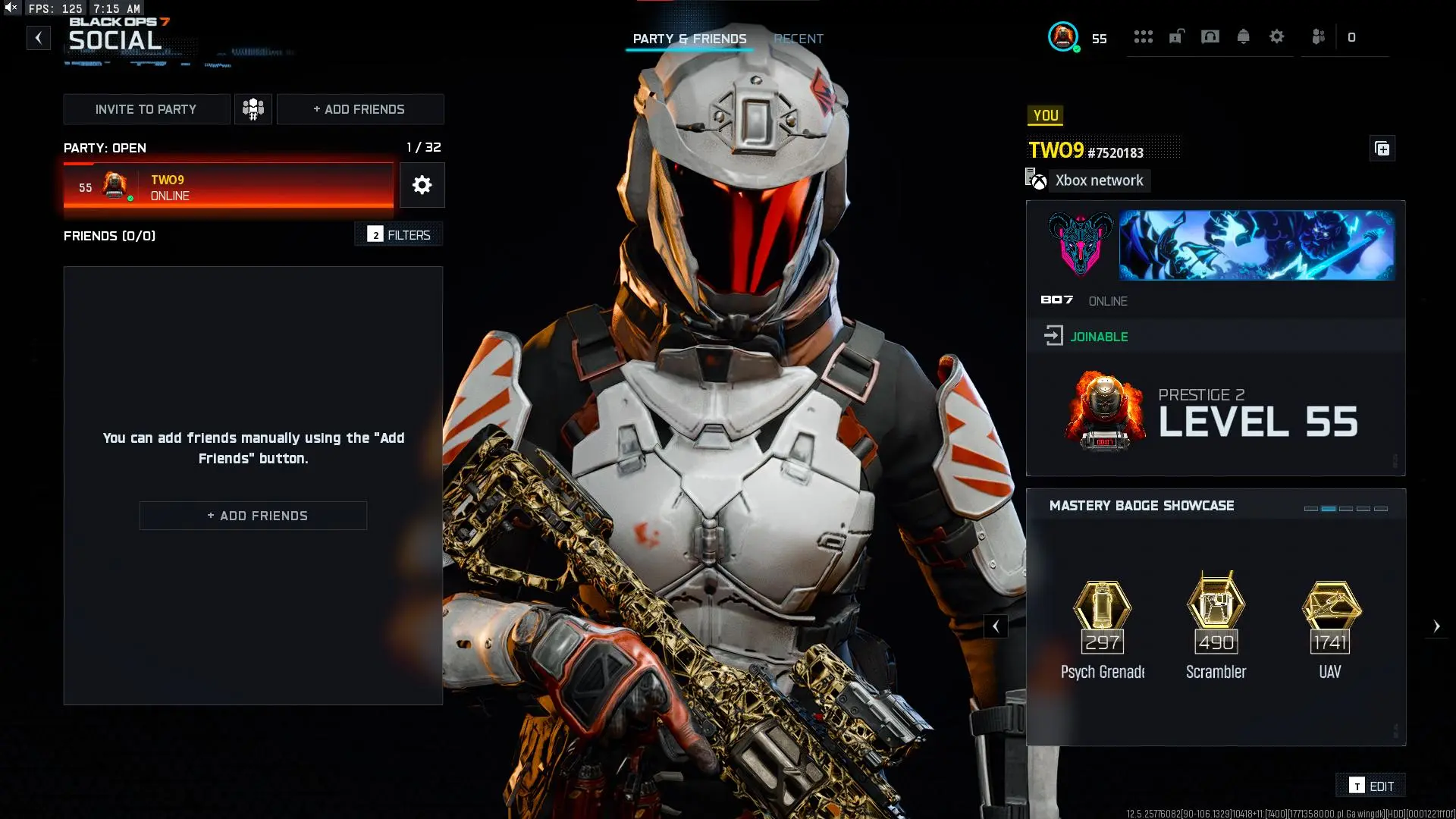Open the player profile avatar icon
Image resolution: width=1456 pixels, height=819 pixels.
(1063, 36)
